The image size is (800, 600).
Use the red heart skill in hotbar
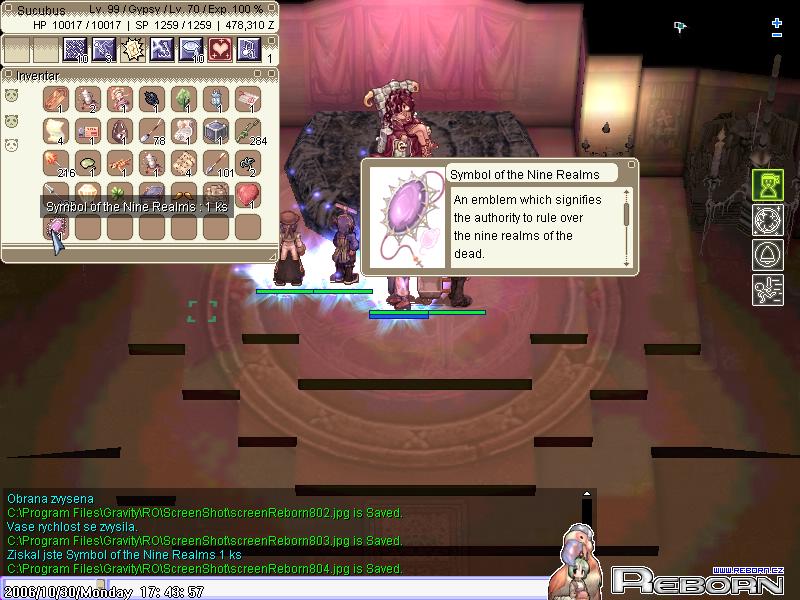[x=220, y=49]
